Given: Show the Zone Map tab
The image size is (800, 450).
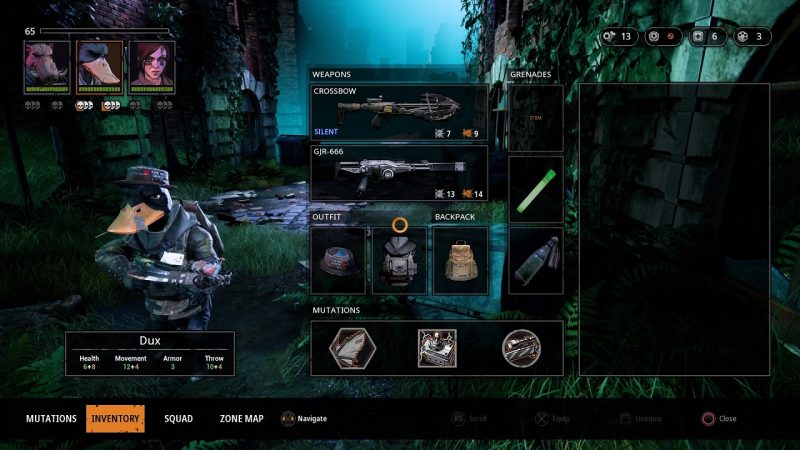Looking at the screenshot, I should click(x=241, y=418).
